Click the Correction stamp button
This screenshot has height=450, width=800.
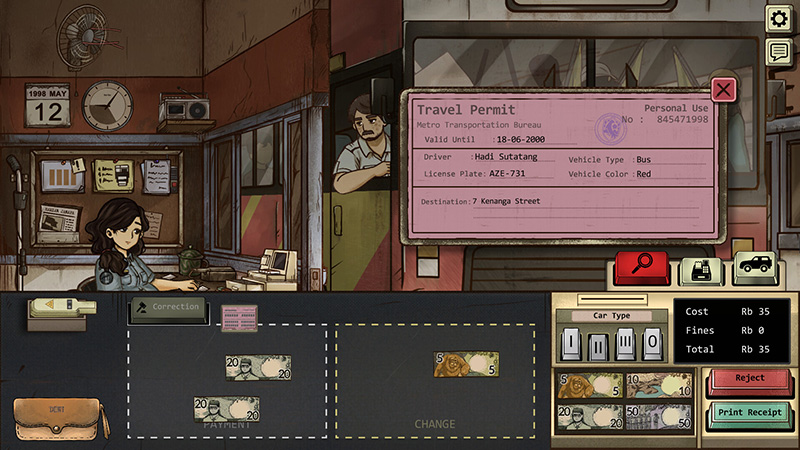pyautogui.click(x=168, y=308)
